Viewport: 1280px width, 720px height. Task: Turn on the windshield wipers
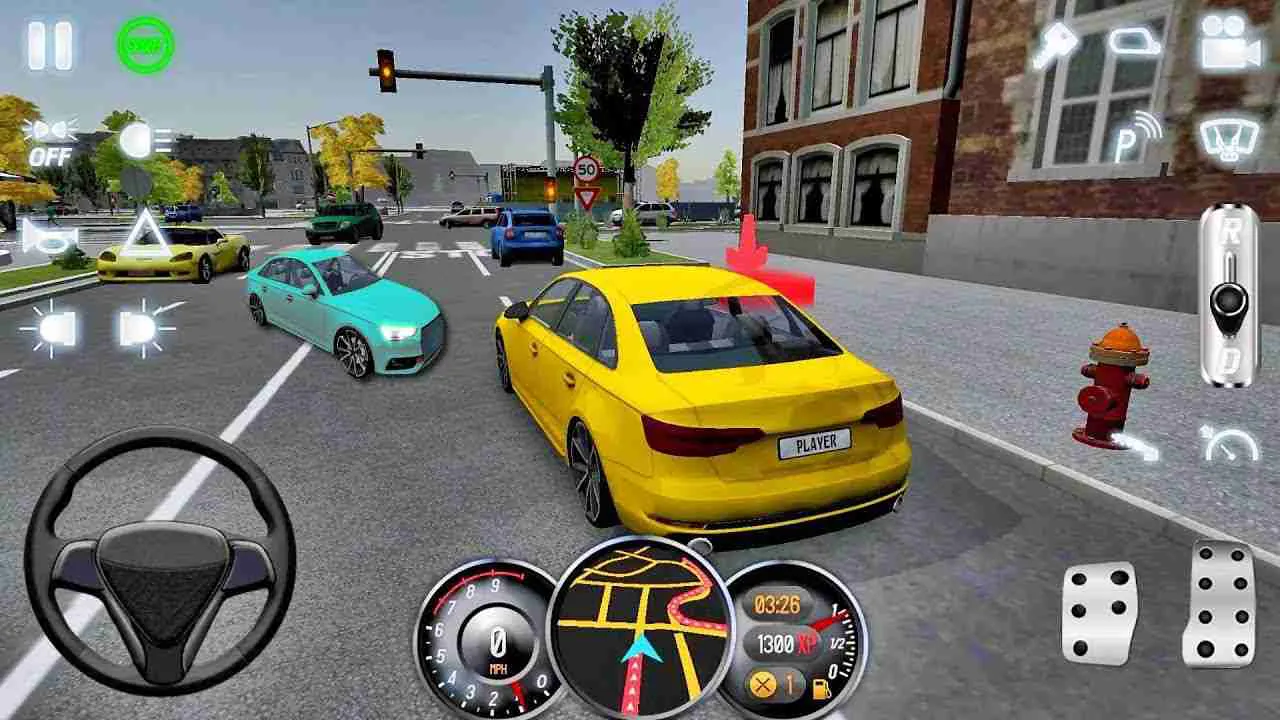click(x=1228, y=140)
